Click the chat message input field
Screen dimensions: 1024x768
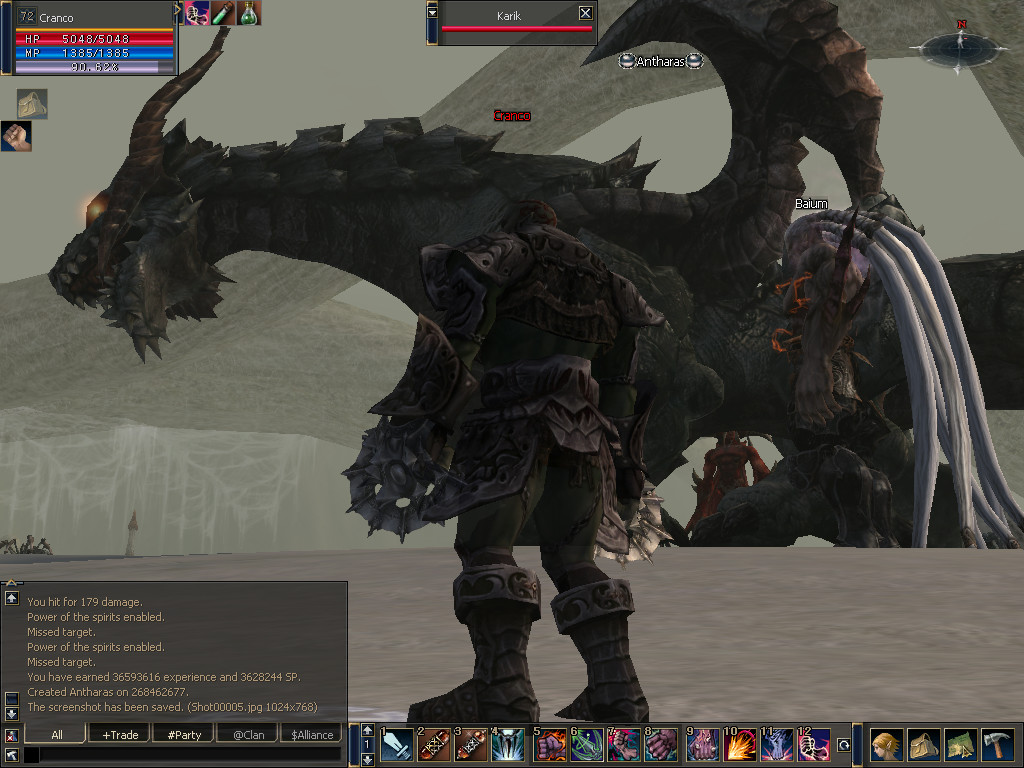[190, 754]
